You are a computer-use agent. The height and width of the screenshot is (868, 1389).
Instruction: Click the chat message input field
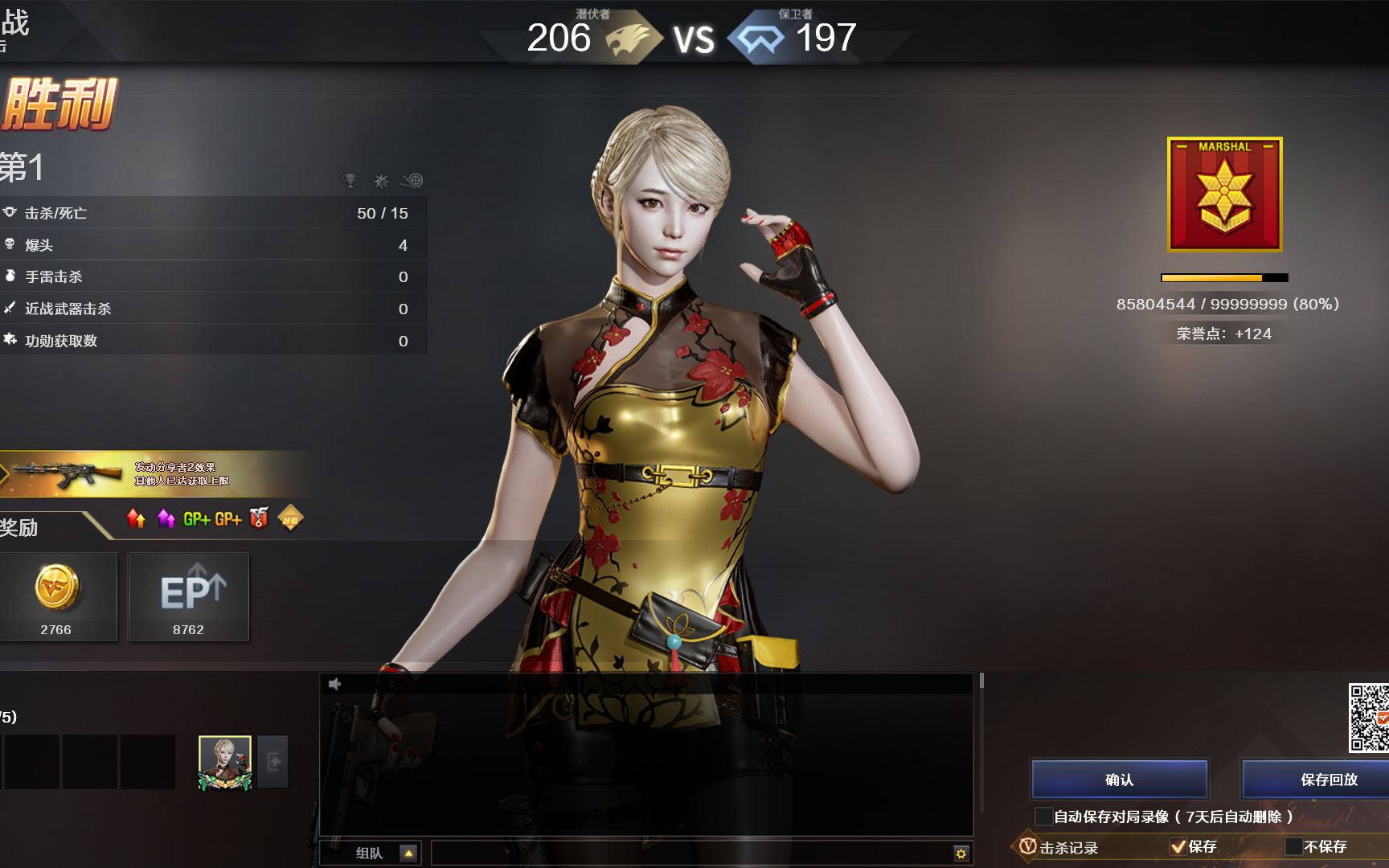(x=691, y=853)
